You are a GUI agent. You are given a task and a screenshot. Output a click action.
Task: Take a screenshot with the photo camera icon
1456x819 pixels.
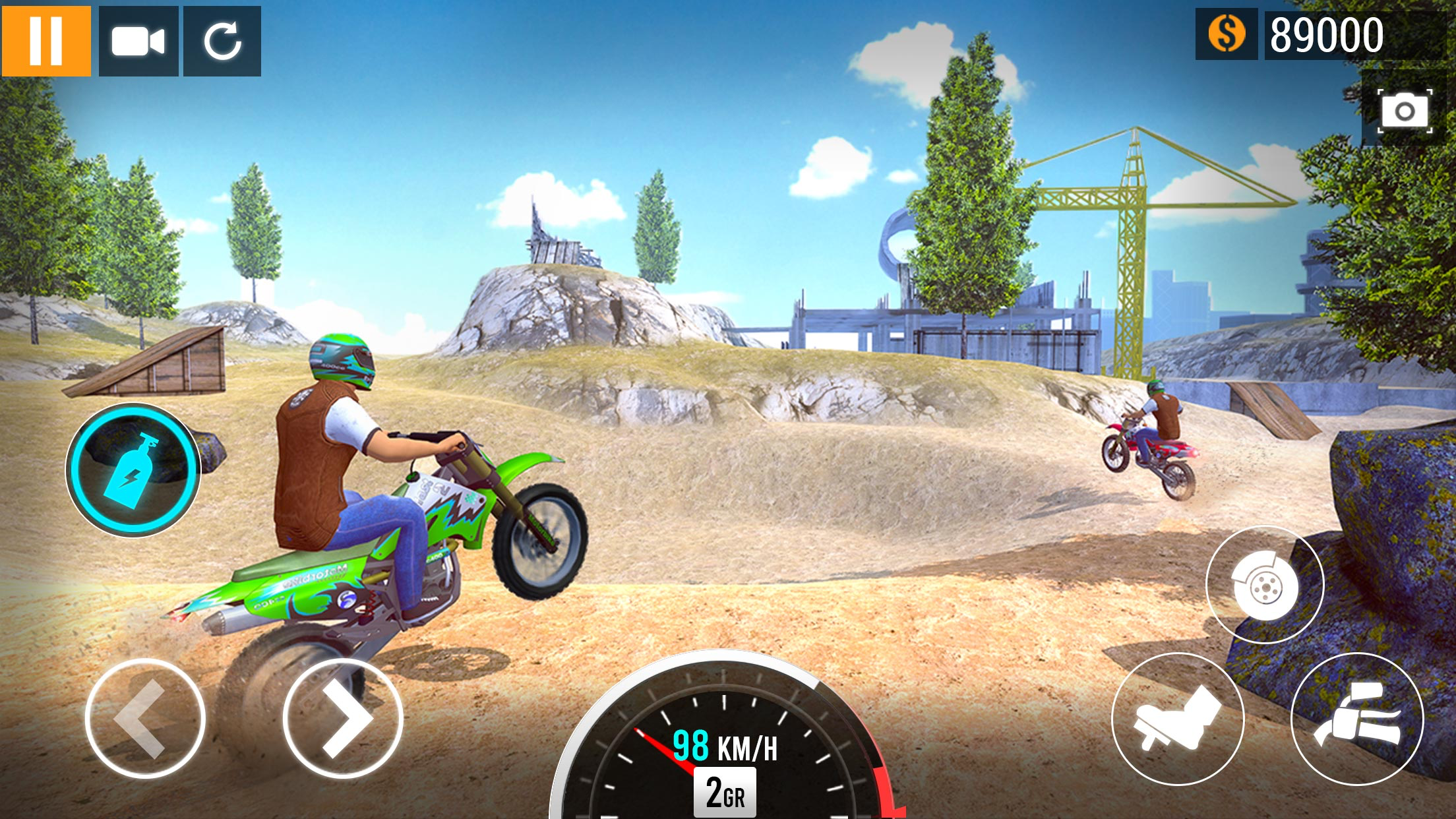pos(1405,110)
